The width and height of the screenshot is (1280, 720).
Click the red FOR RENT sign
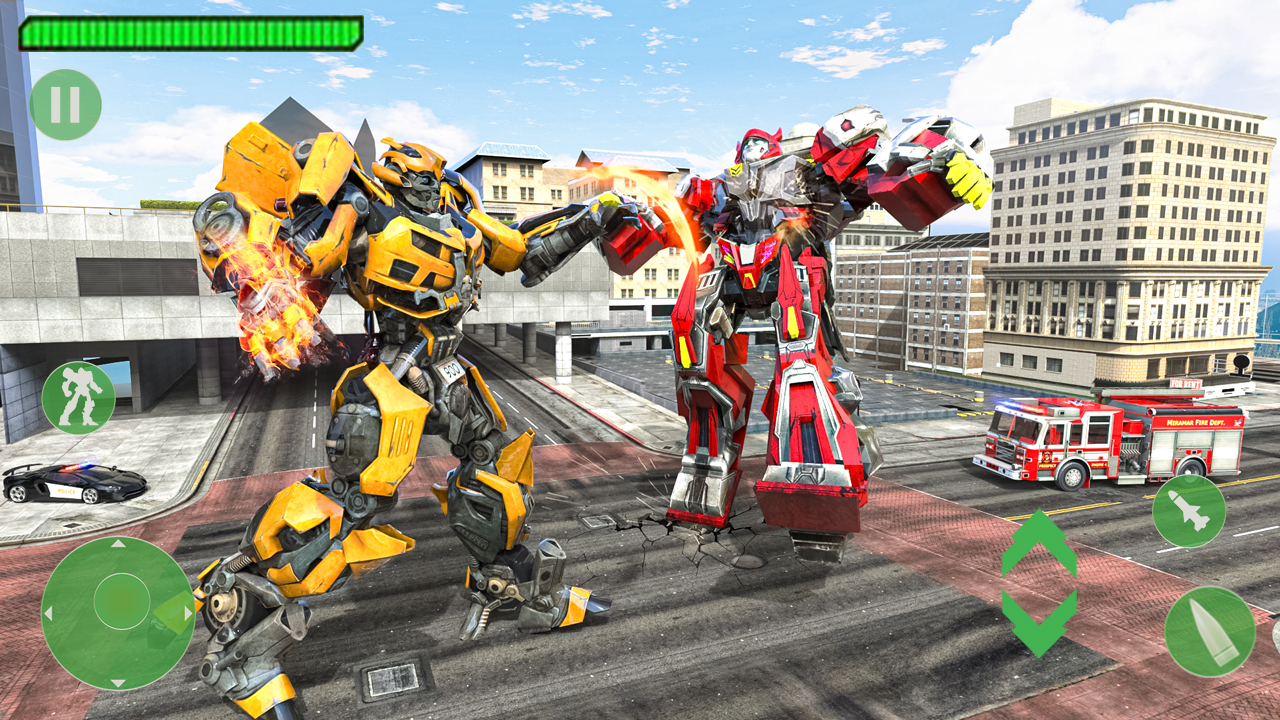[1185, 383]
